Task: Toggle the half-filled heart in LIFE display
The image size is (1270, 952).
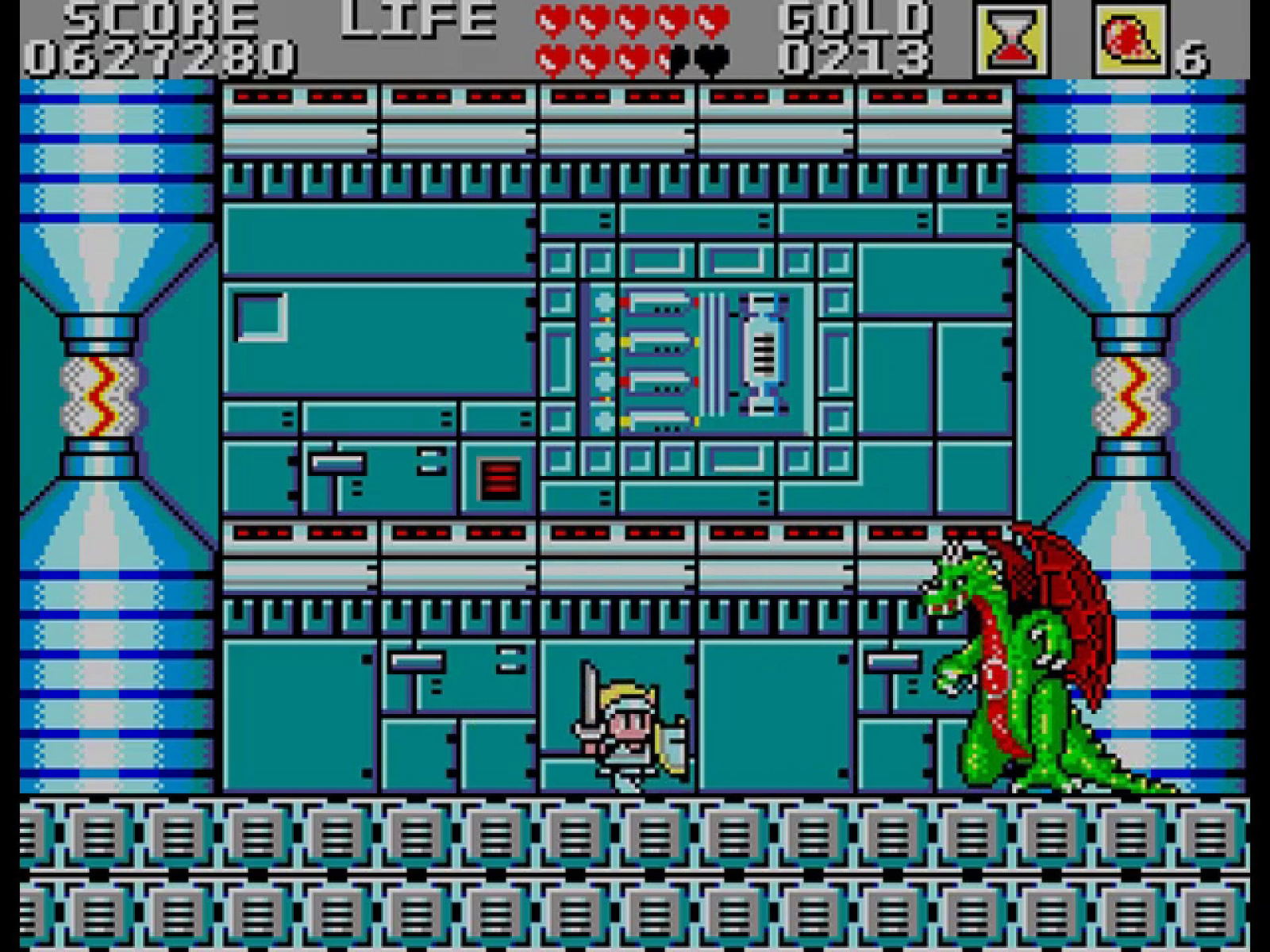Action: tap(665, 58)
